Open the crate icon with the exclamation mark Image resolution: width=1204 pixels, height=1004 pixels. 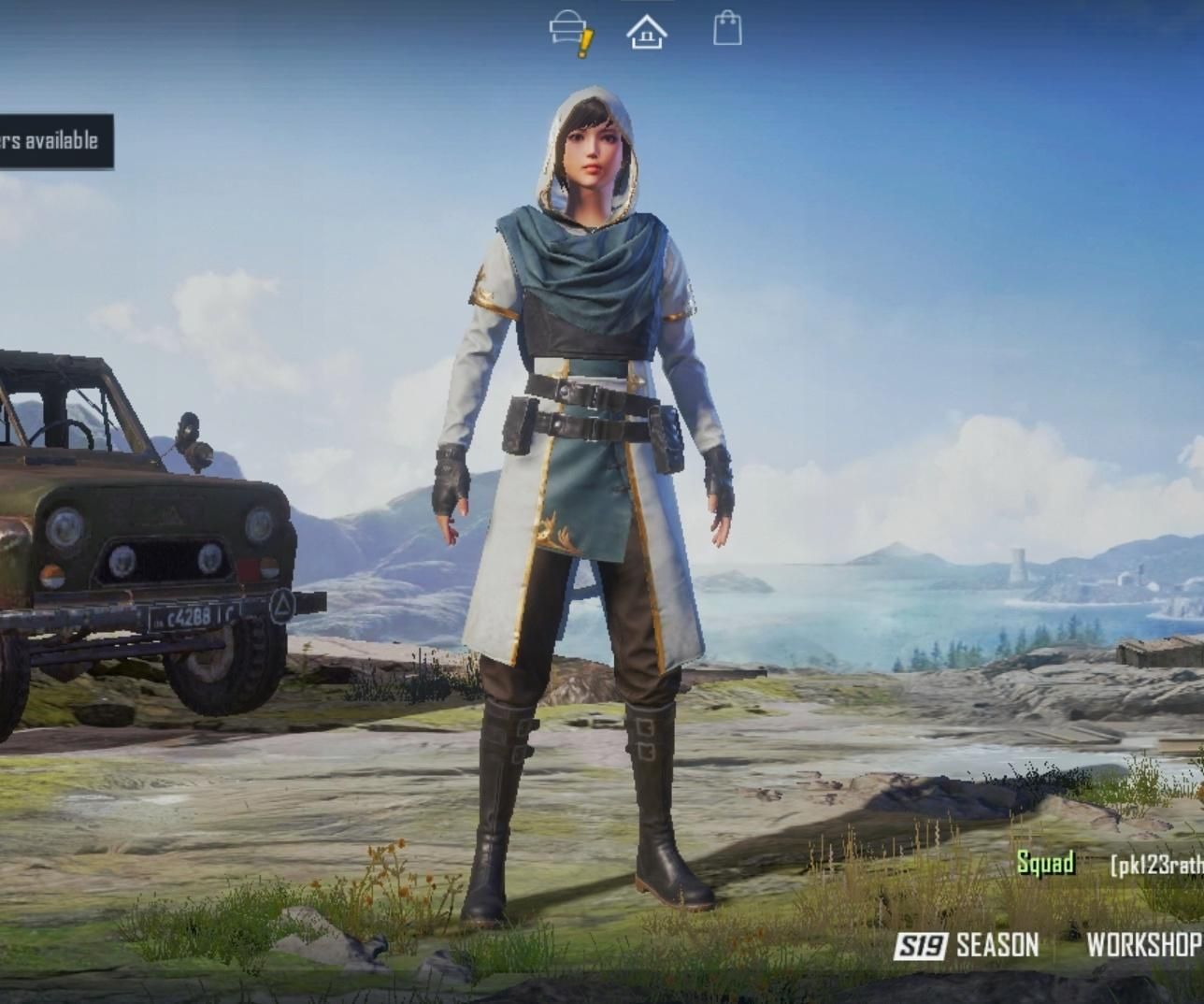click(x=570, y=32)
